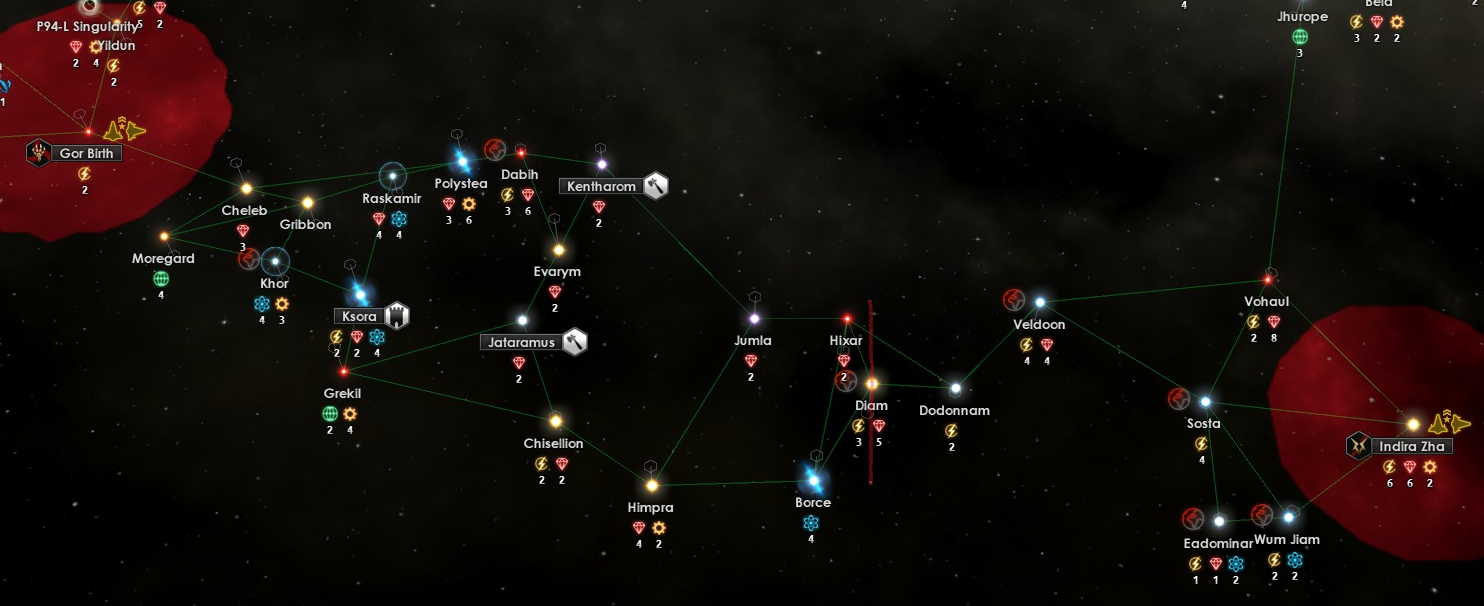Click the hammer icon beside Kentharom
This screenshot has width=1484, height=606.
point(656,185)
